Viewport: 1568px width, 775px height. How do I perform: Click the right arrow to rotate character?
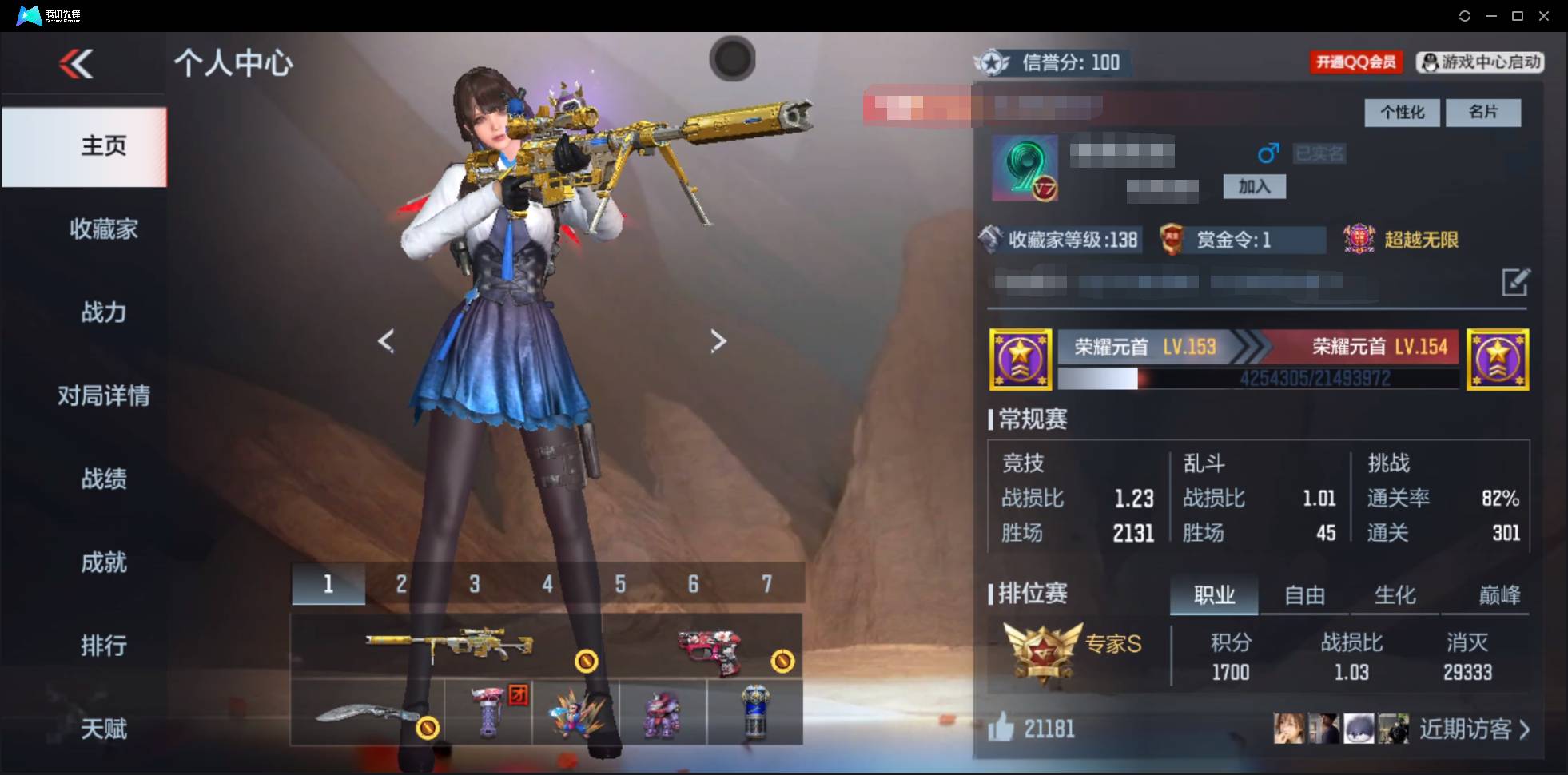click(717, 340)
